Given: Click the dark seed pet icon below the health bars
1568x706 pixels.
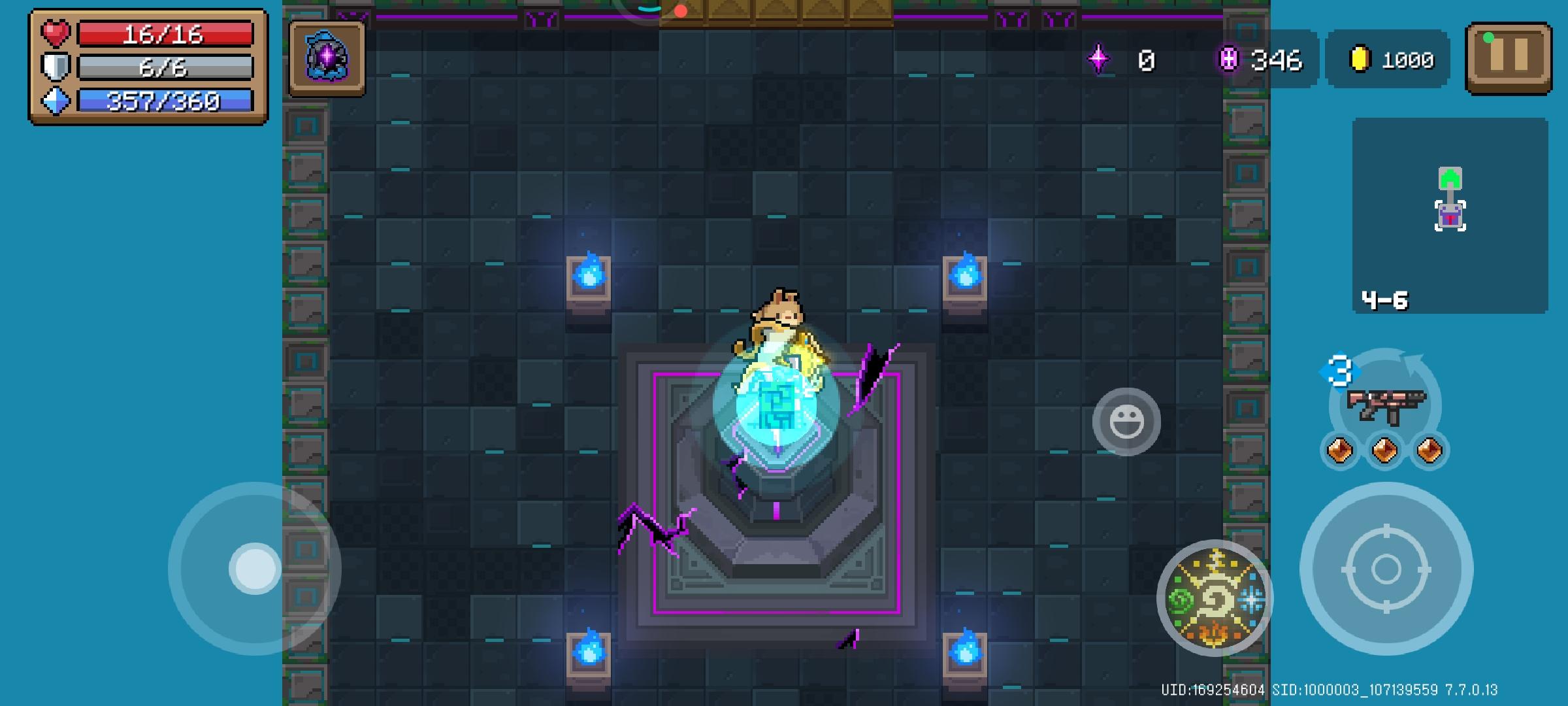Looking at the screenshot, I should click(x=325, y=59).
